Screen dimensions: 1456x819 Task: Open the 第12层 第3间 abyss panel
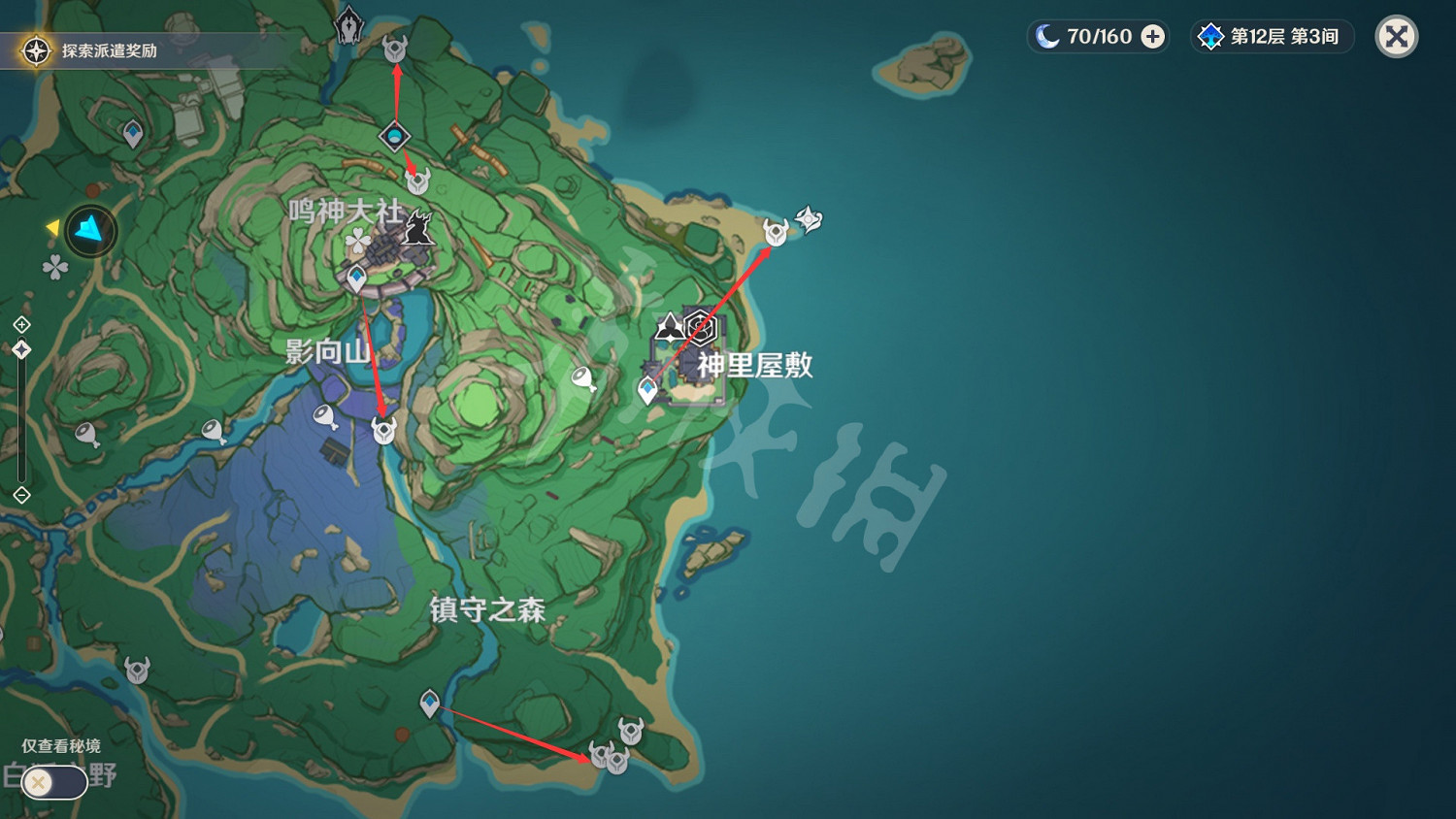1272,36
